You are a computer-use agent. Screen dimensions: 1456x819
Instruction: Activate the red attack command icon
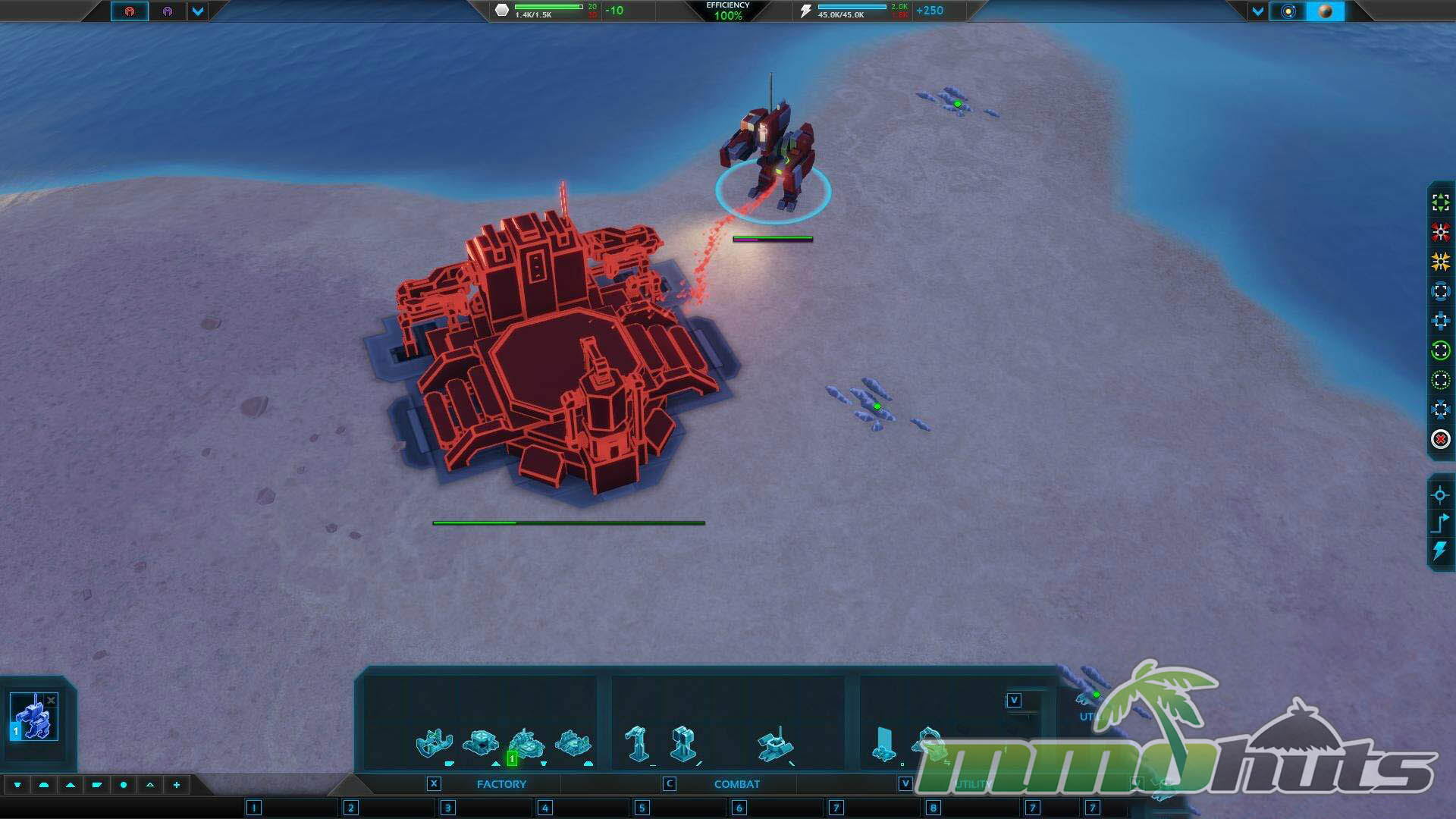[x=1441, y=232]
